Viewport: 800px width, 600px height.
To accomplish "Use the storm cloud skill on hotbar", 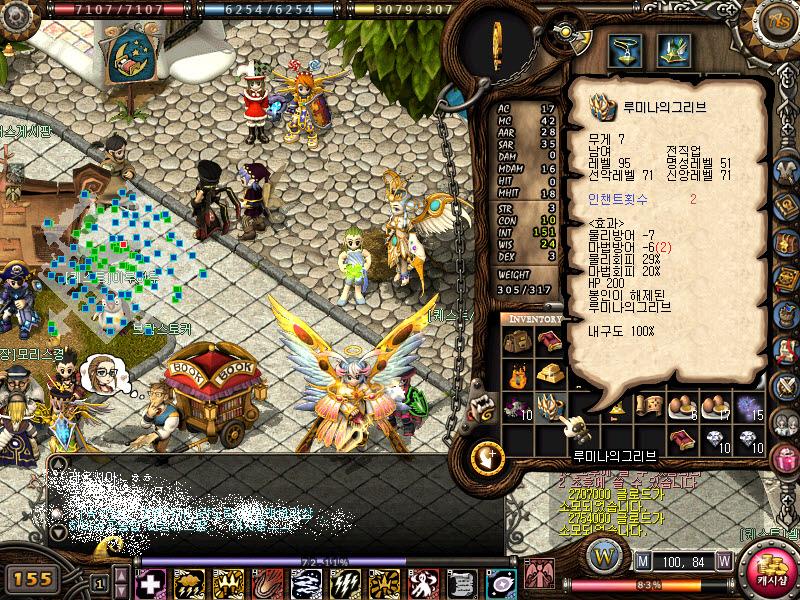I will (189, 584).
